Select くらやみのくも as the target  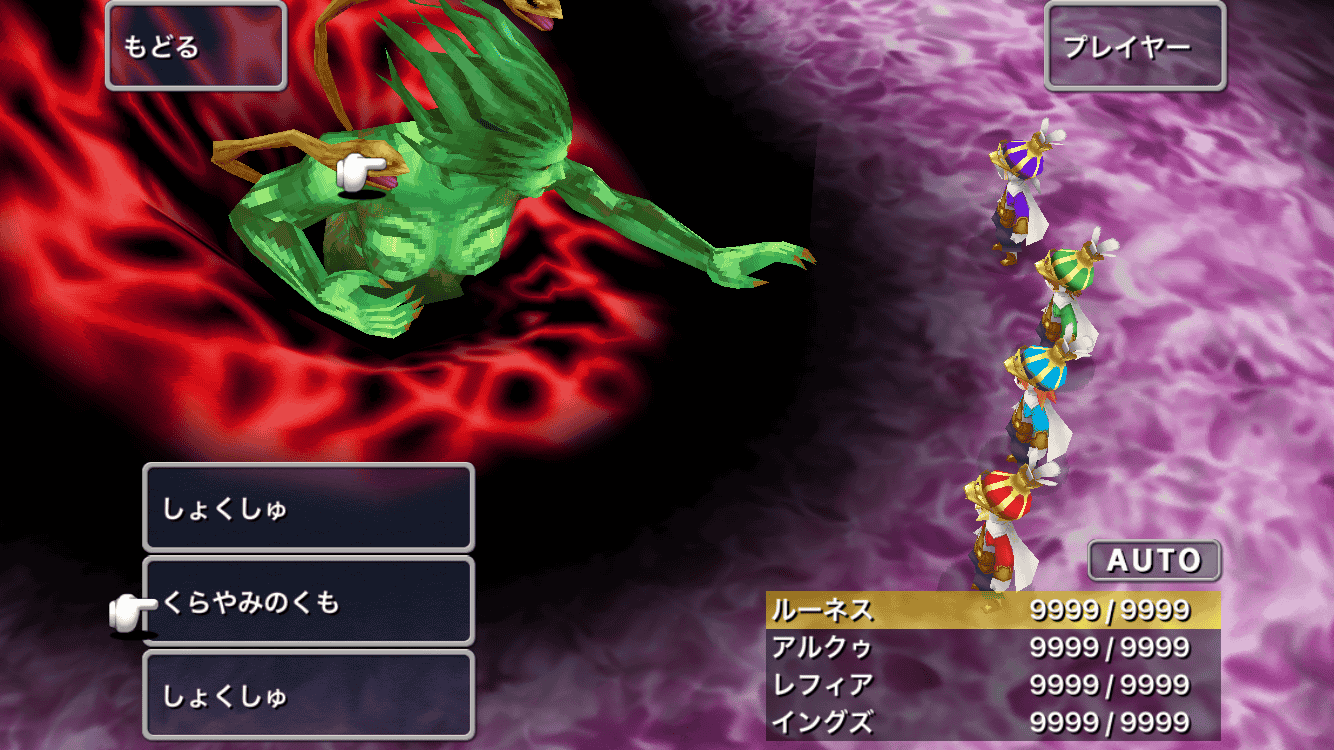pos(308,602)
